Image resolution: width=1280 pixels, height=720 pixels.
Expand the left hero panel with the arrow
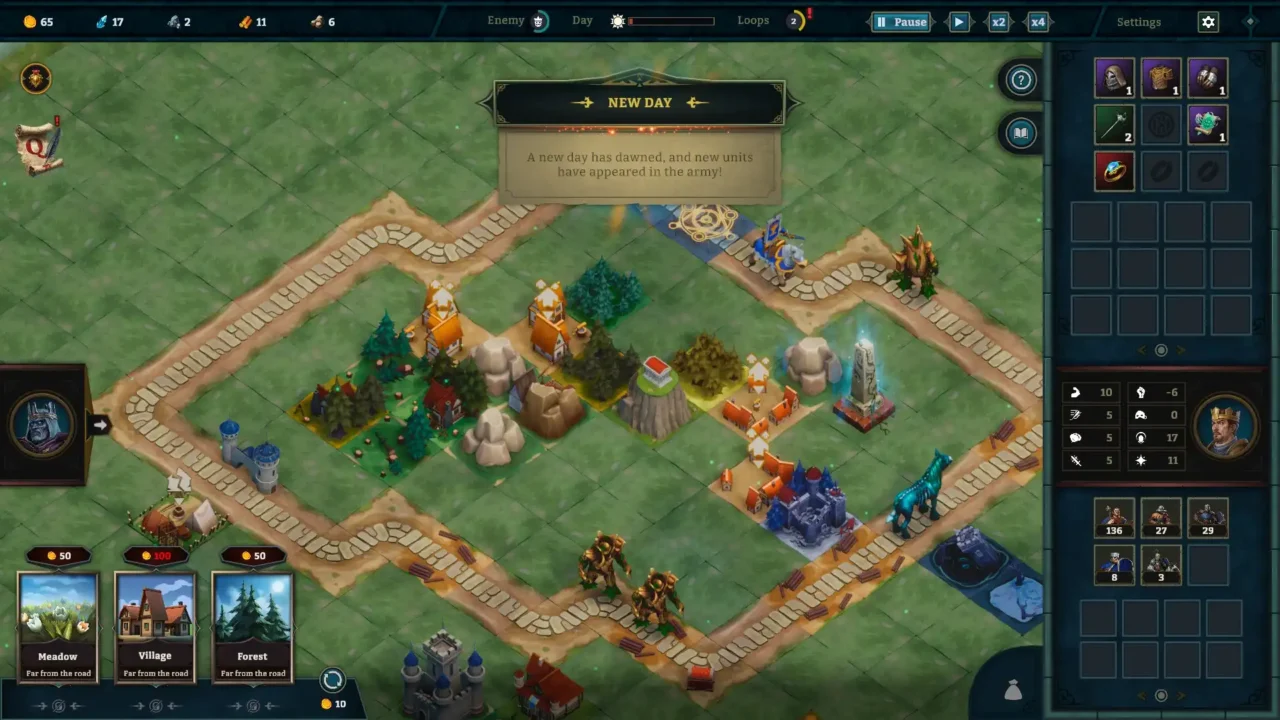click(x=100, y=425)
